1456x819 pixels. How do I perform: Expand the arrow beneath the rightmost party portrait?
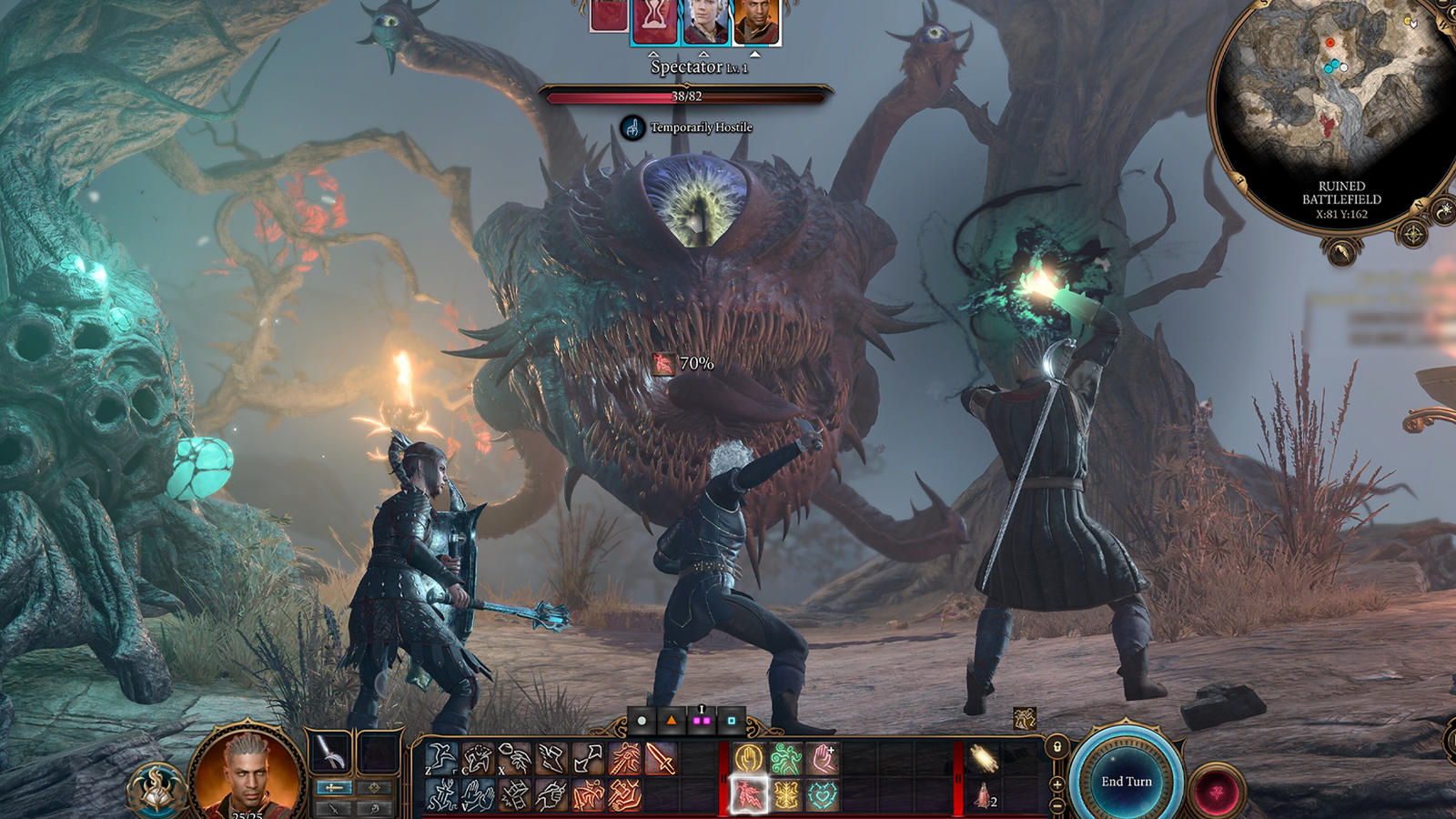click(x=755, y=54)
